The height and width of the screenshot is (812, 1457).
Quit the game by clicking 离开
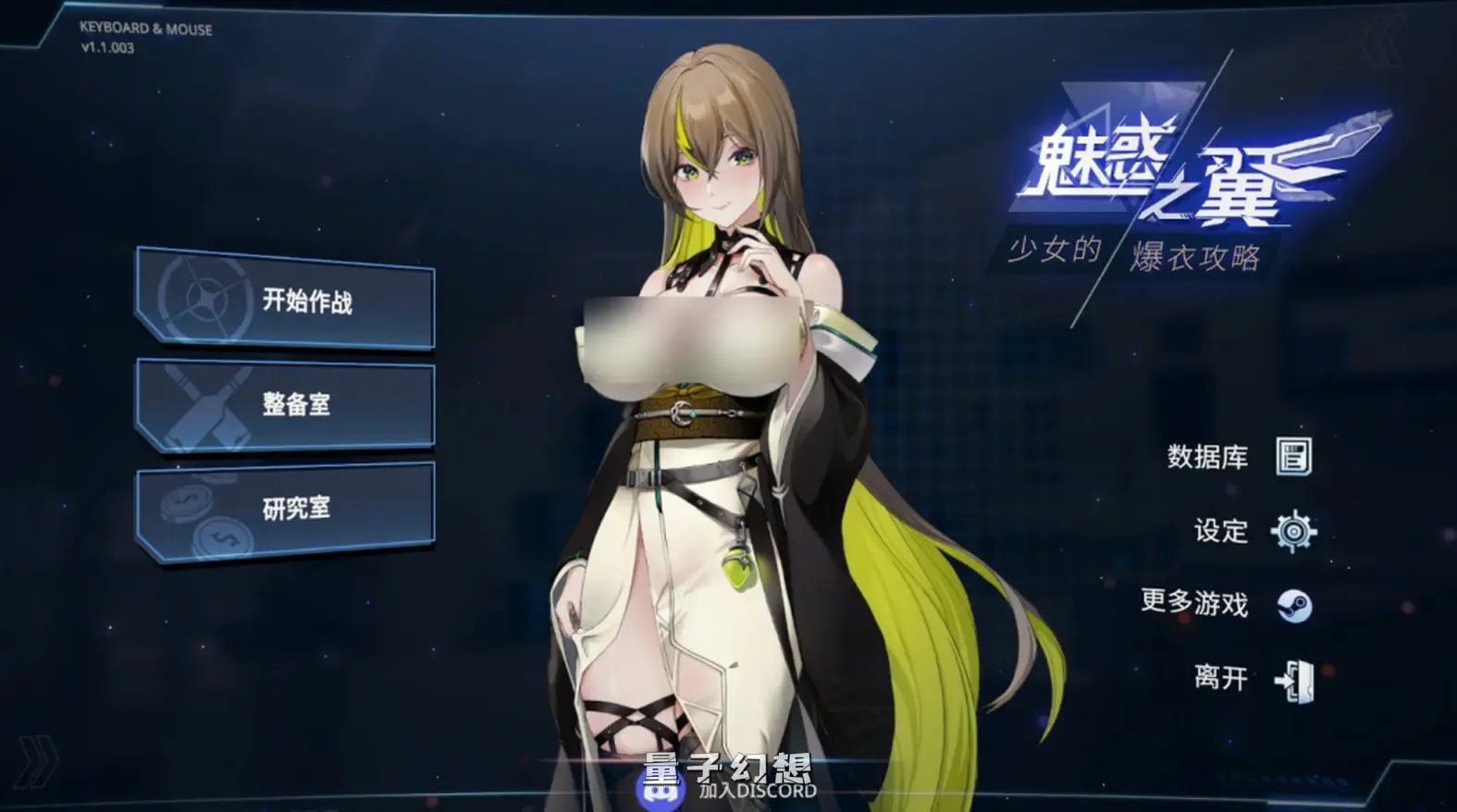click(1222, 678)
